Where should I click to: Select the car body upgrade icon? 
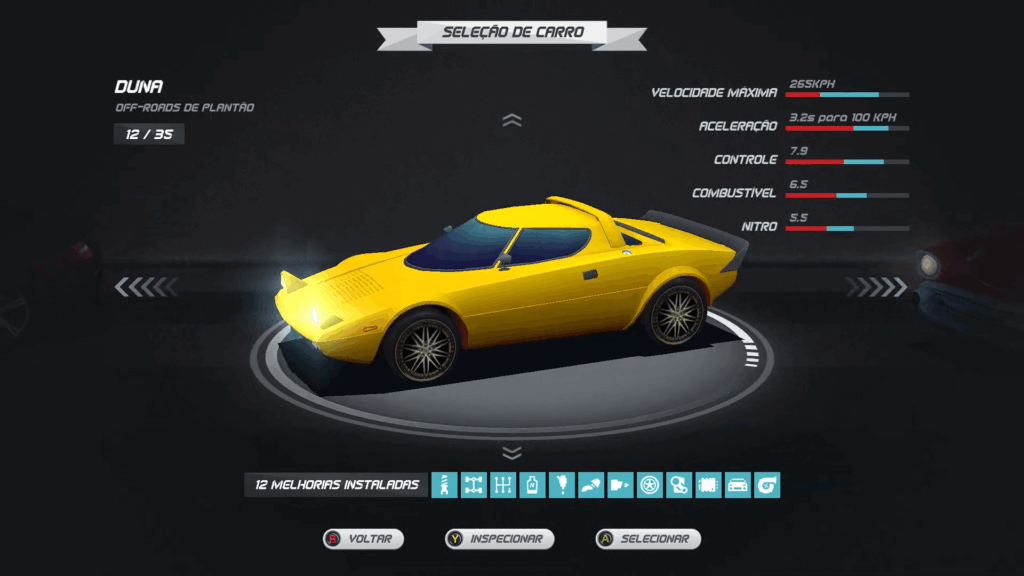(x=737, y=486)
